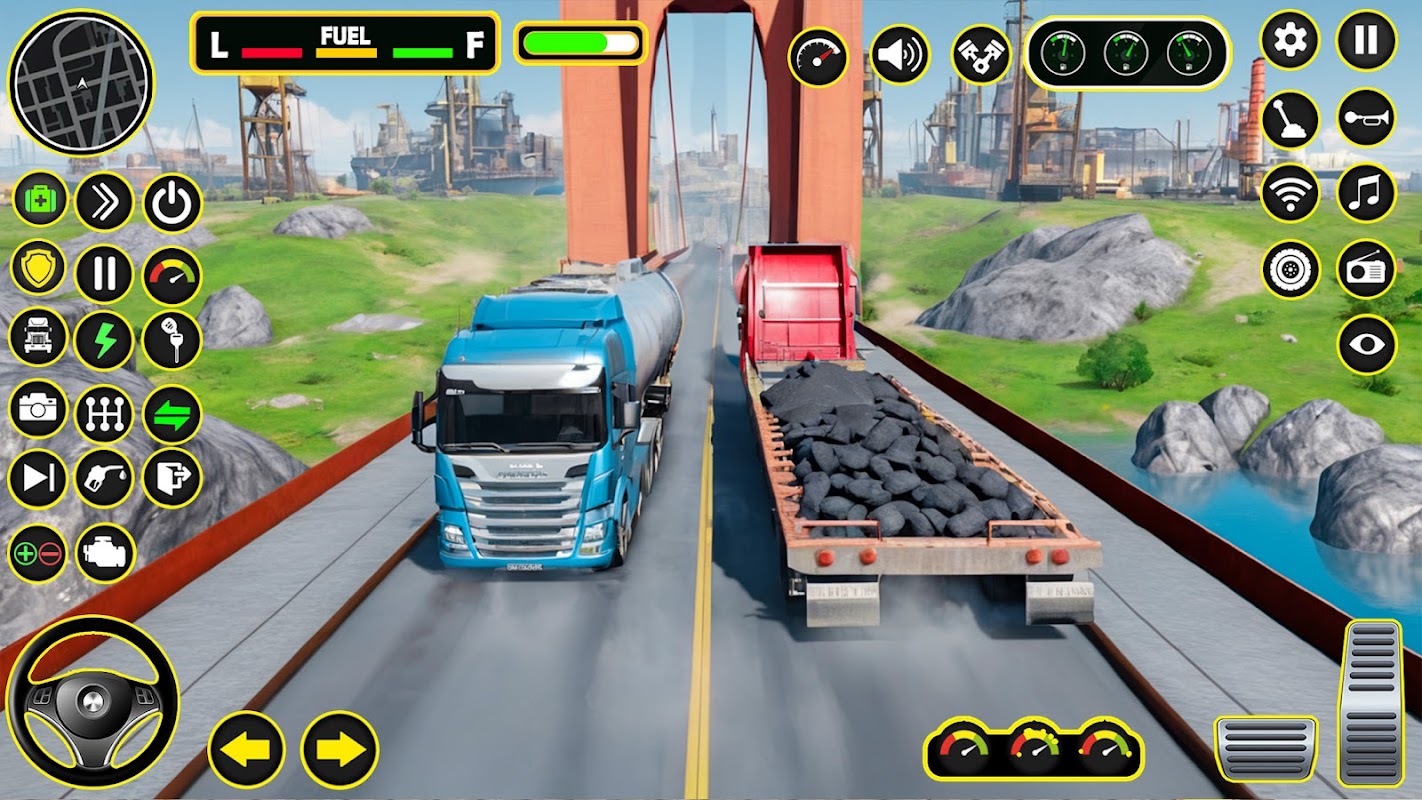Apply the wide brake pedal
The image size is (1422, 800).
(1265, 748)
